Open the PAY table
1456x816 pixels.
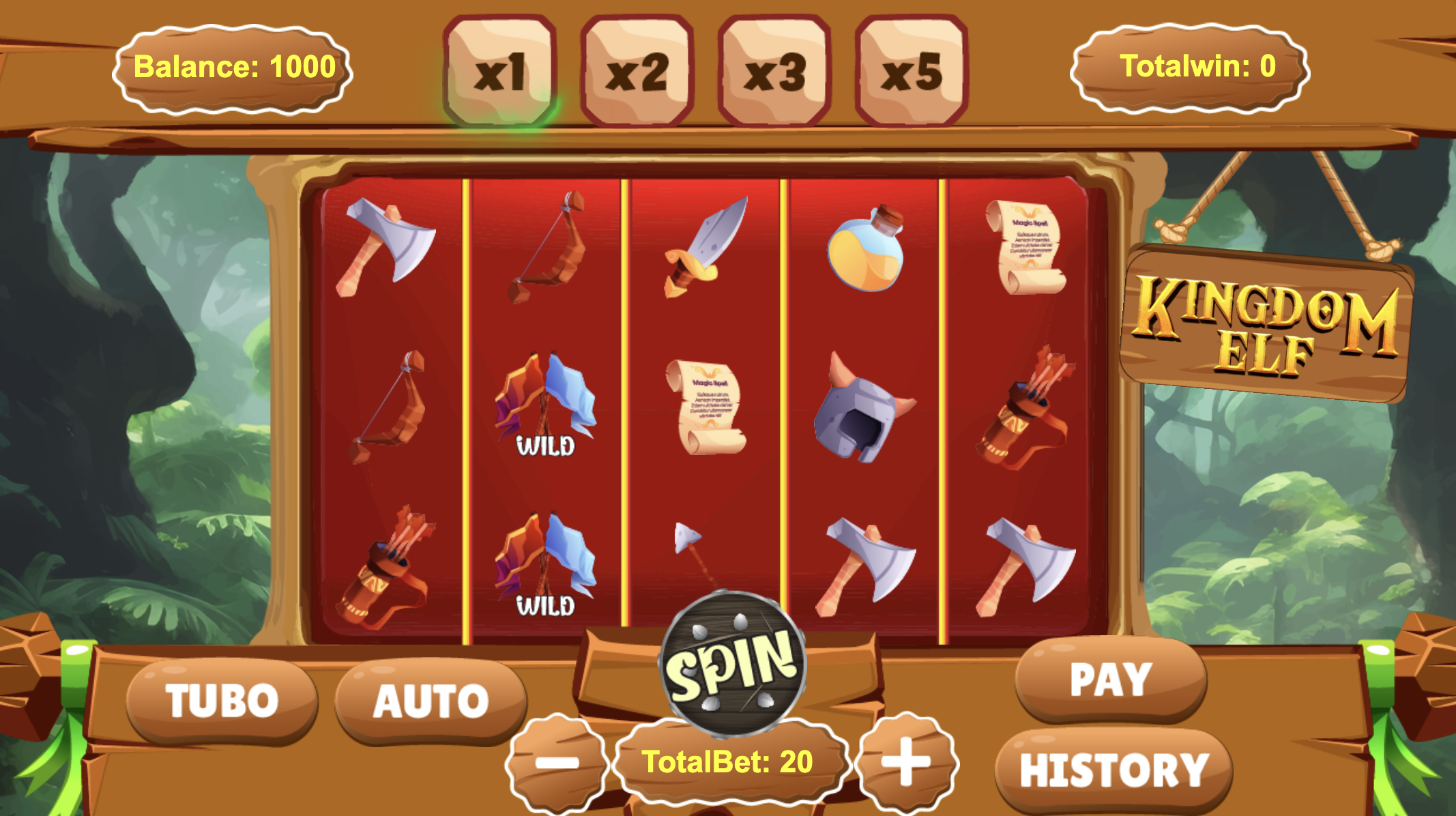click(x=1111, y=679)
